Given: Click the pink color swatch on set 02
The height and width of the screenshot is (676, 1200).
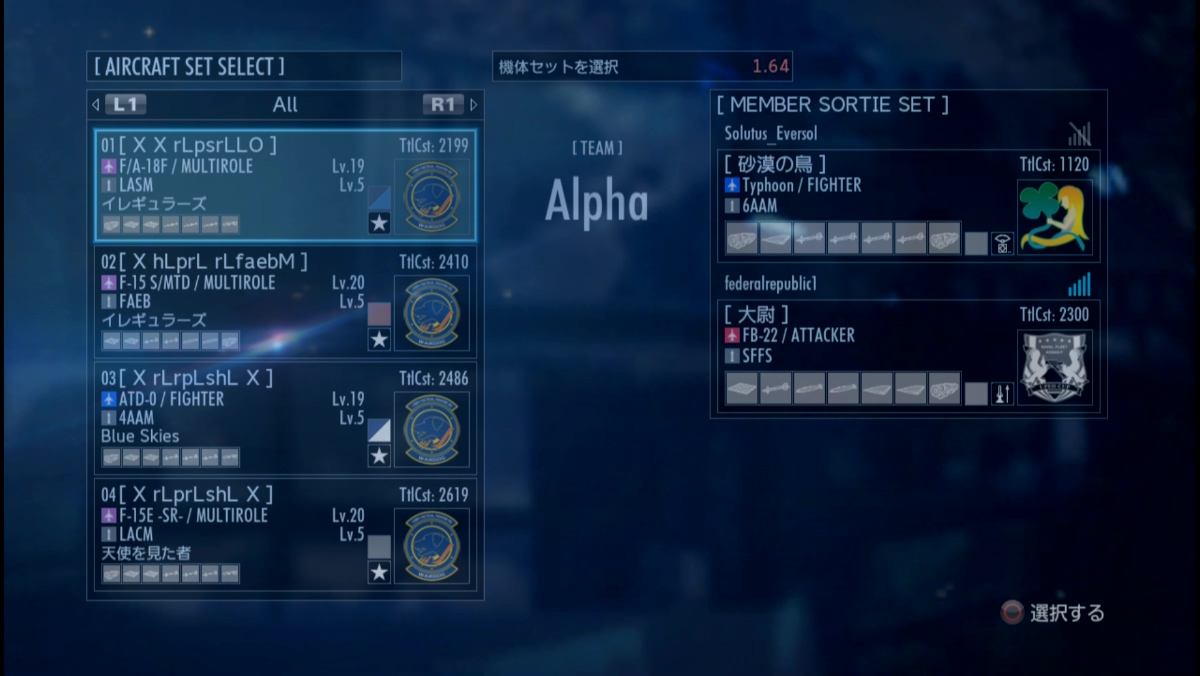Looking at the screenshot, I should pyautogui.click(x=379, y=313).
